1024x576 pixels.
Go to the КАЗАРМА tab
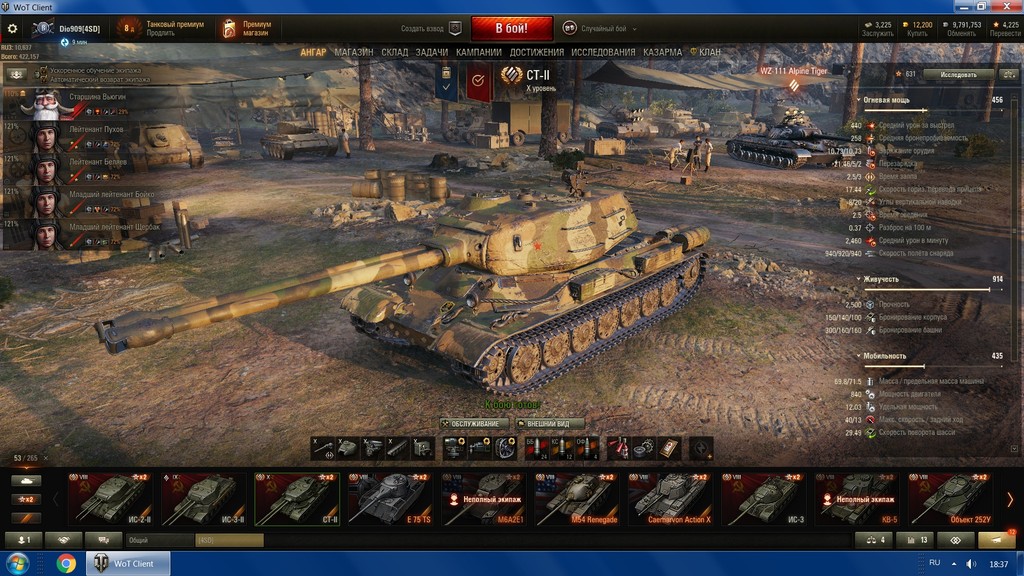click(x=663, y=52)
